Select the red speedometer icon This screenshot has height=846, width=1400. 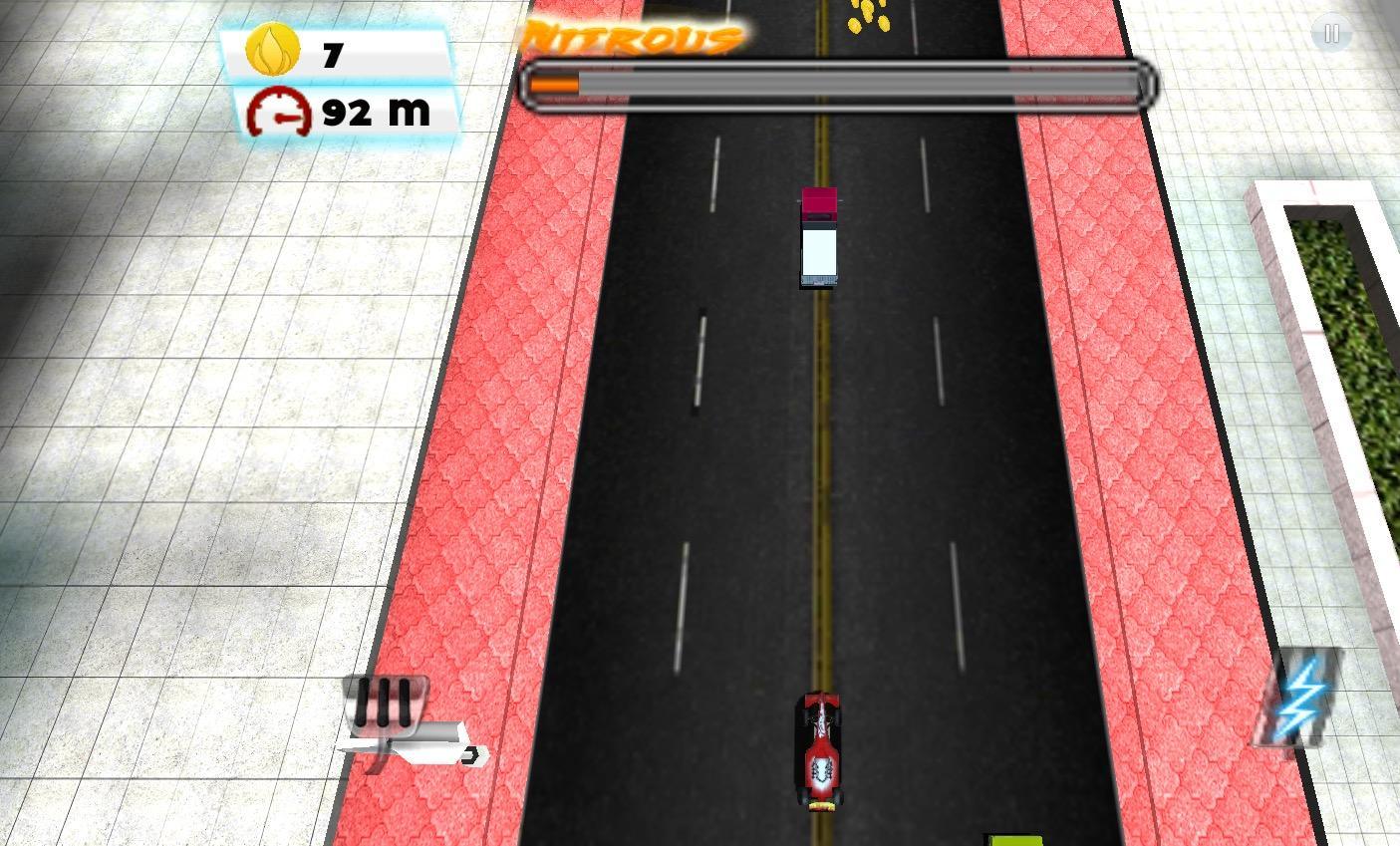coord(279,110)
